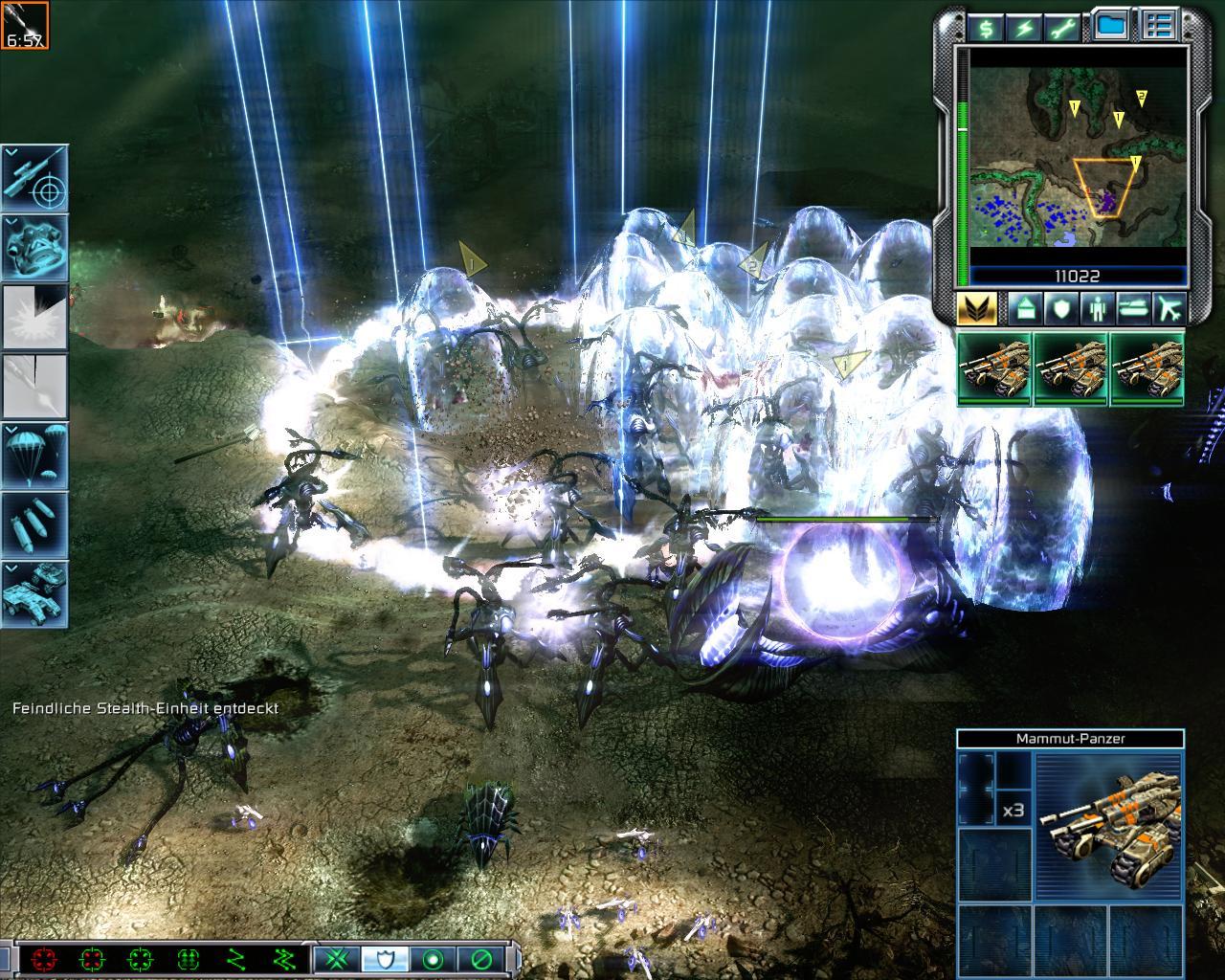Open the blue folder menu button
This screenshot has height=980, width=1225.
pos(1110,26)
